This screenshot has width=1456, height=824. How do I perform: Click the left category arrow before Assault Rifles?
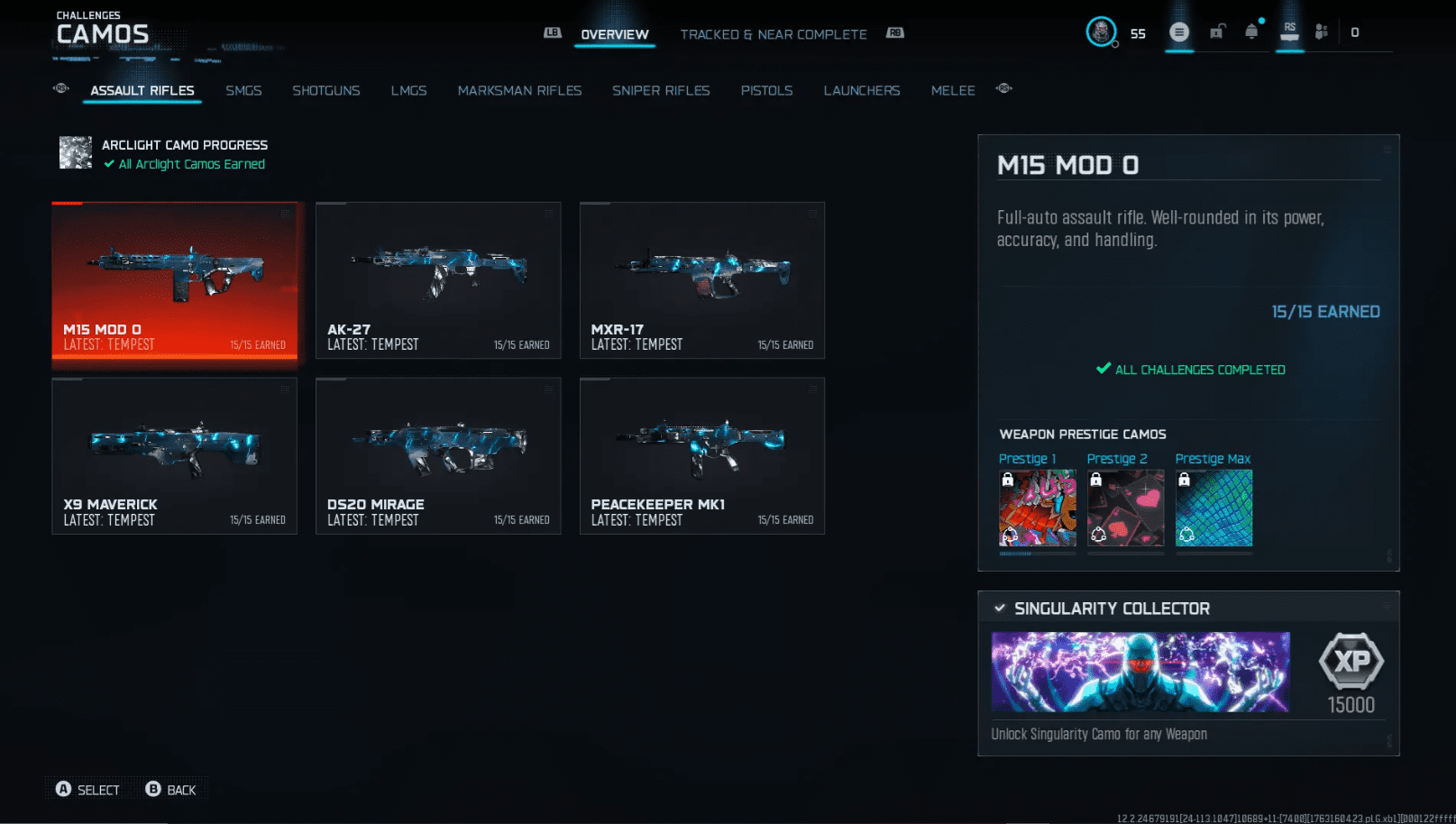tap(60, 88)
